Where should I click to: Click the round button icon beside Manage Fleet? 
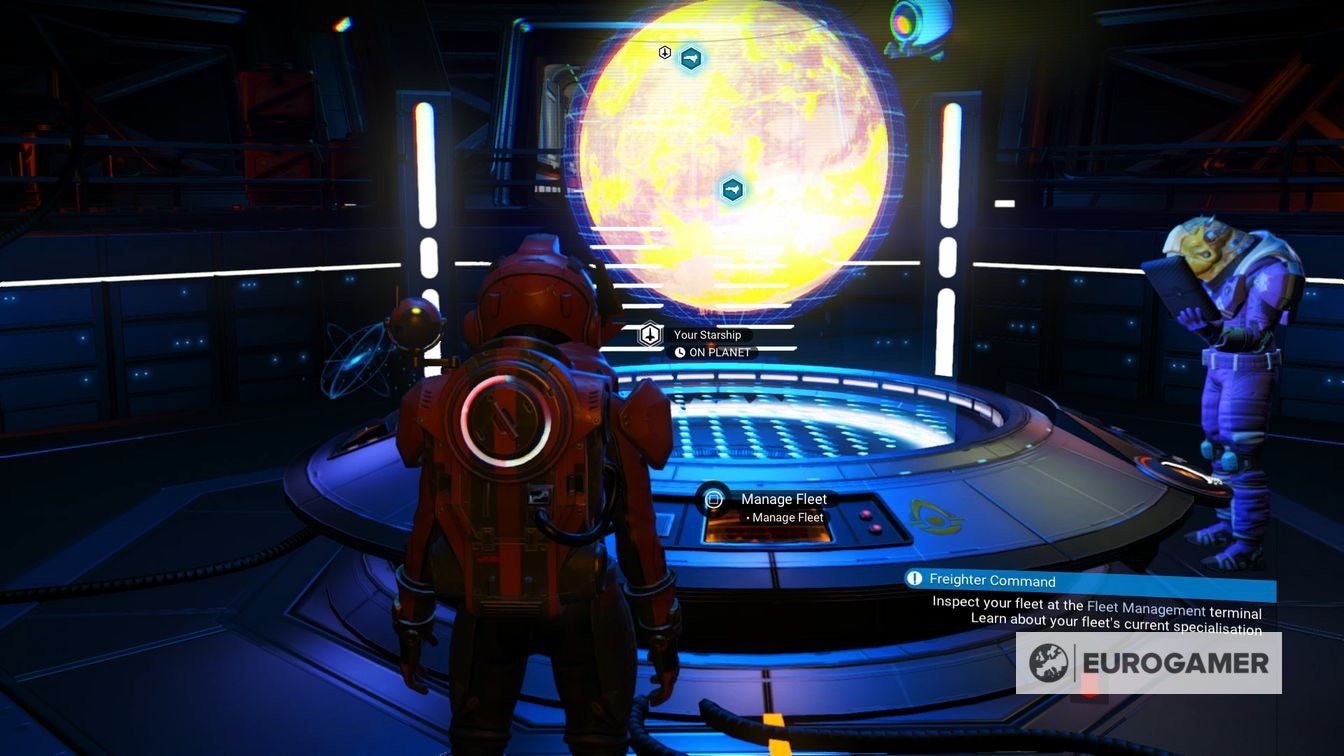(712, 499)
